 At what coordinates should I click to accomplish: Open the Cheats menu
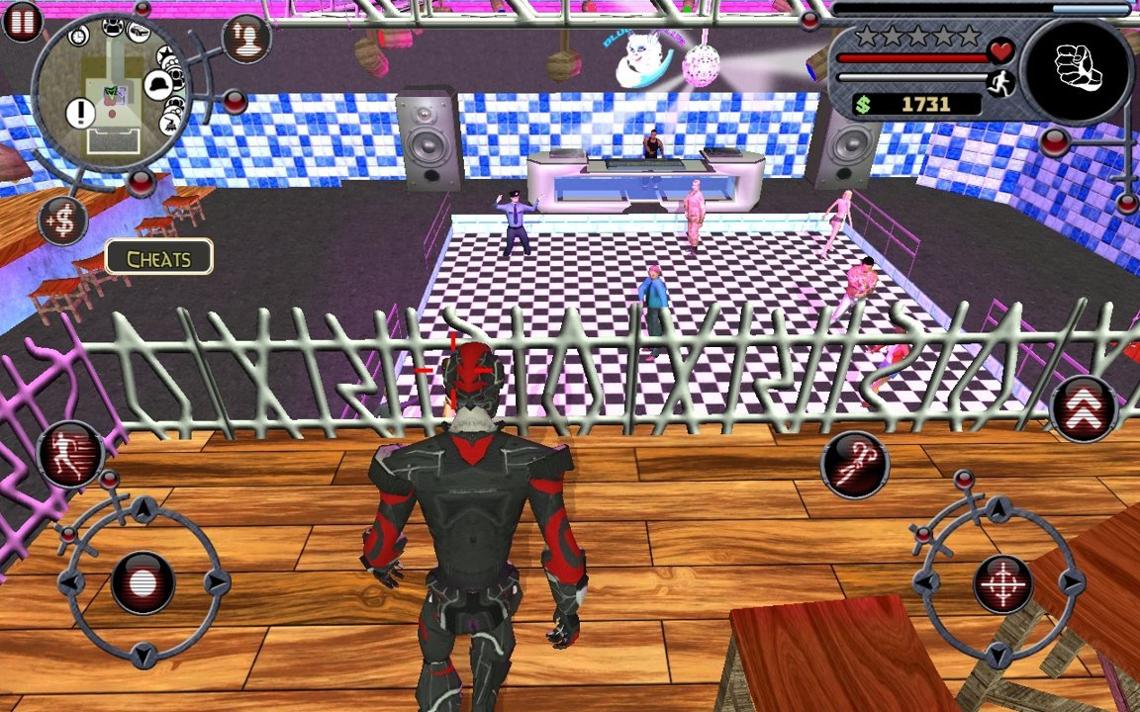click(x=159, y=258)
